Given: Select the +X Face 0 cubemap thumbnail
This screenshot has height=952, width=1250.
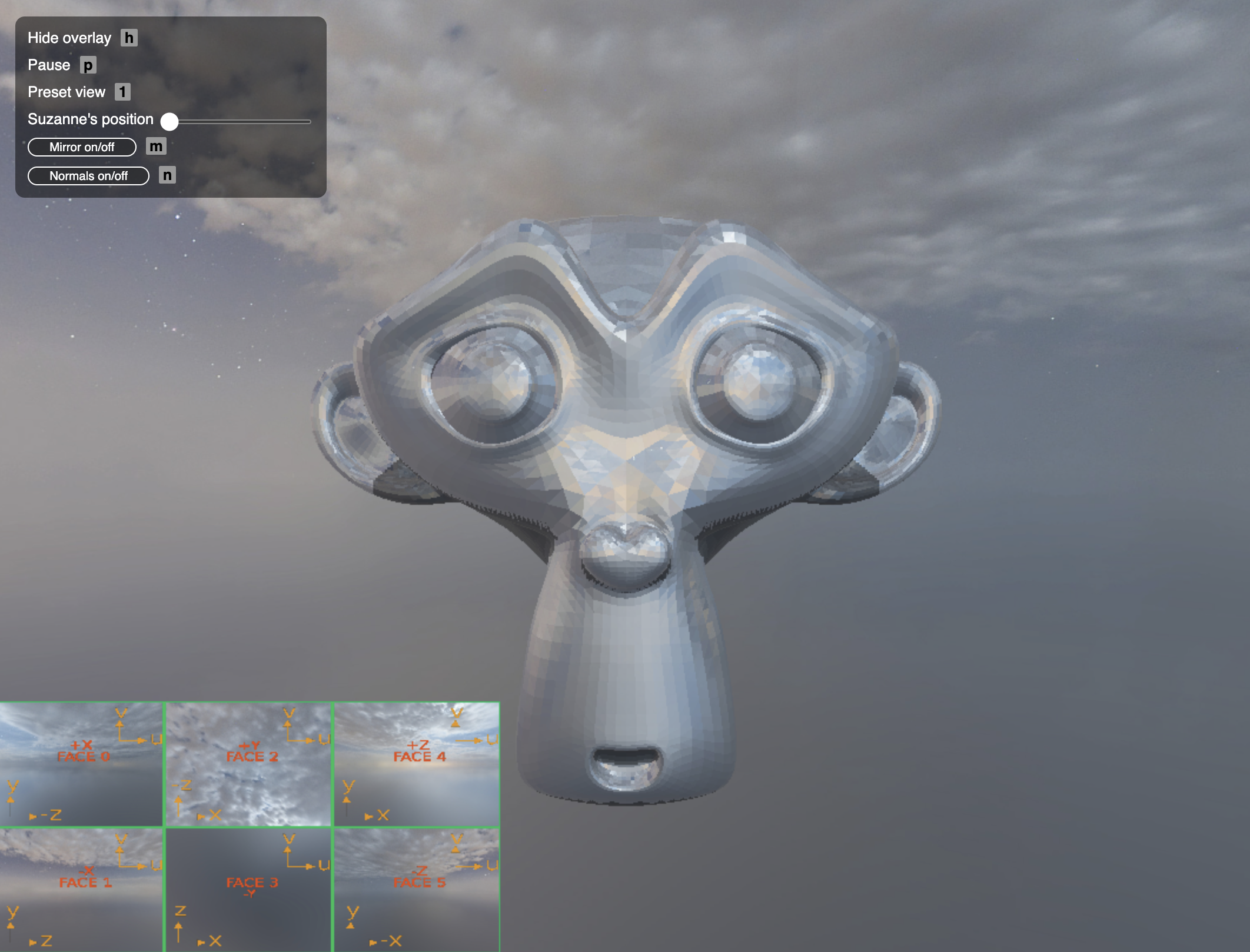Looking at the screenshot, I should pos(82,764).
